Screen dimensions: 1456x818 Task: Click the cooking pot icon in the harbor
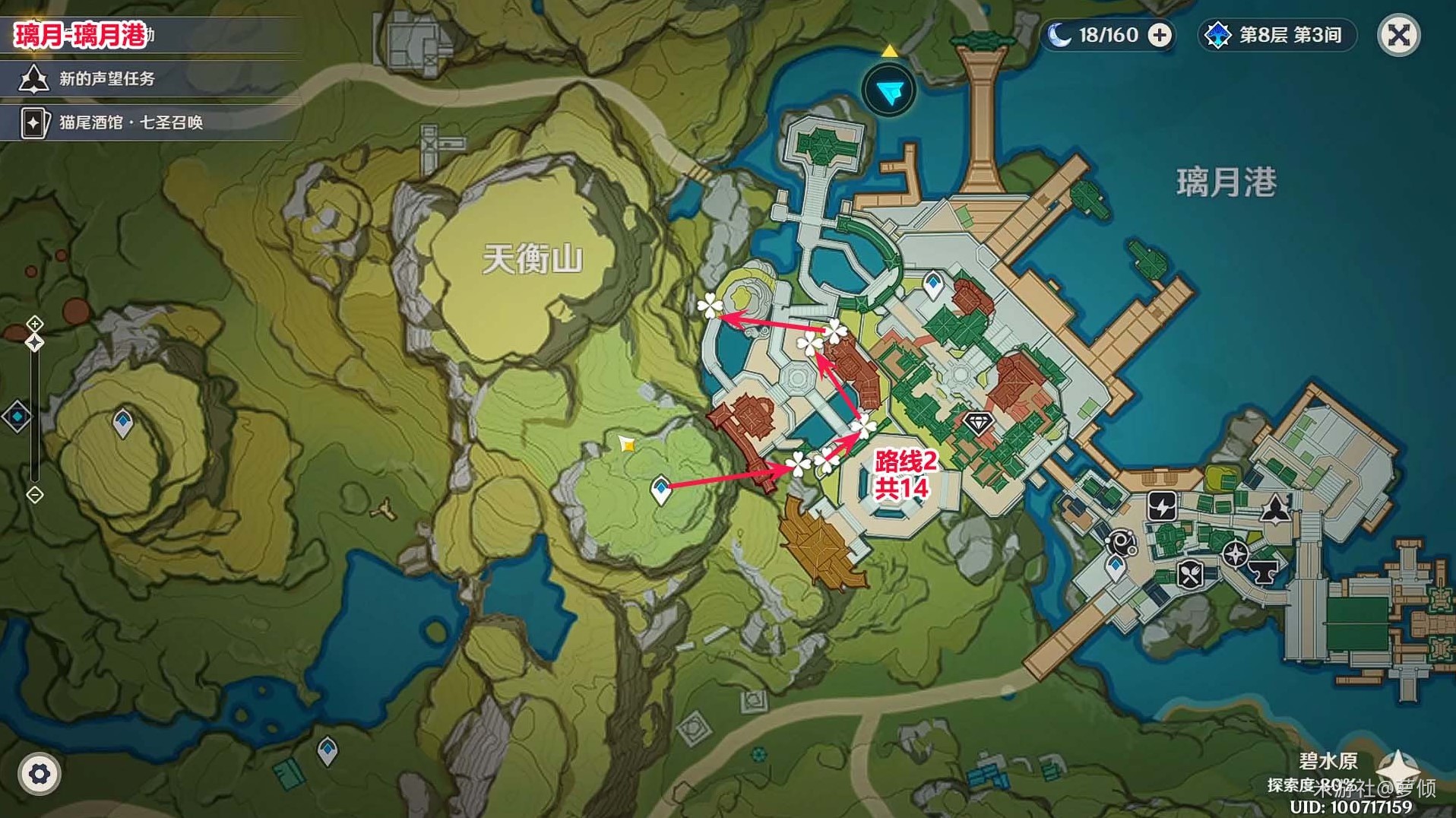[1190, 575]
